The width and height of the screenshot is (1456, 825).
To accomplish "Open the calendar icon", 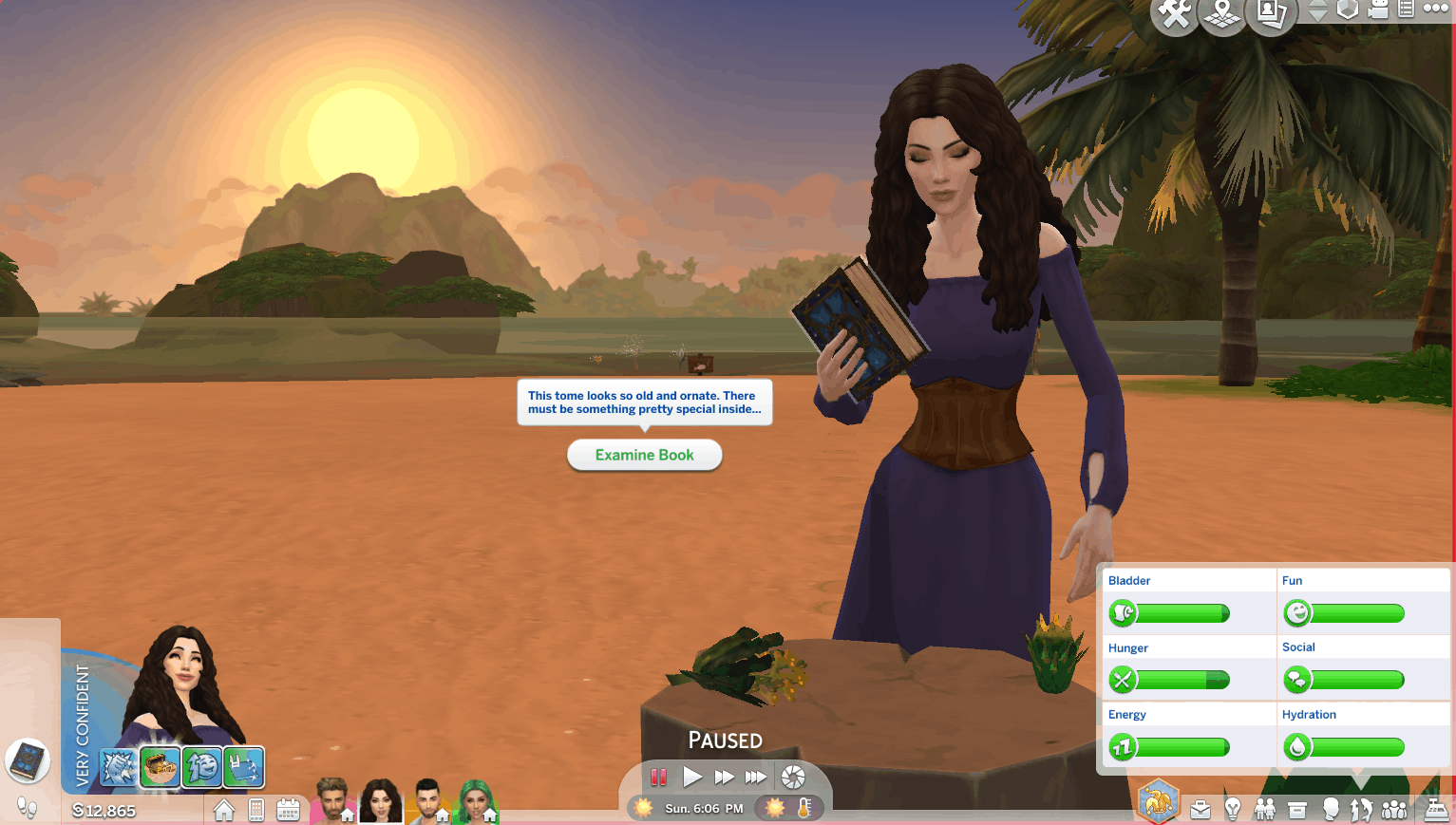I will 288,810.
